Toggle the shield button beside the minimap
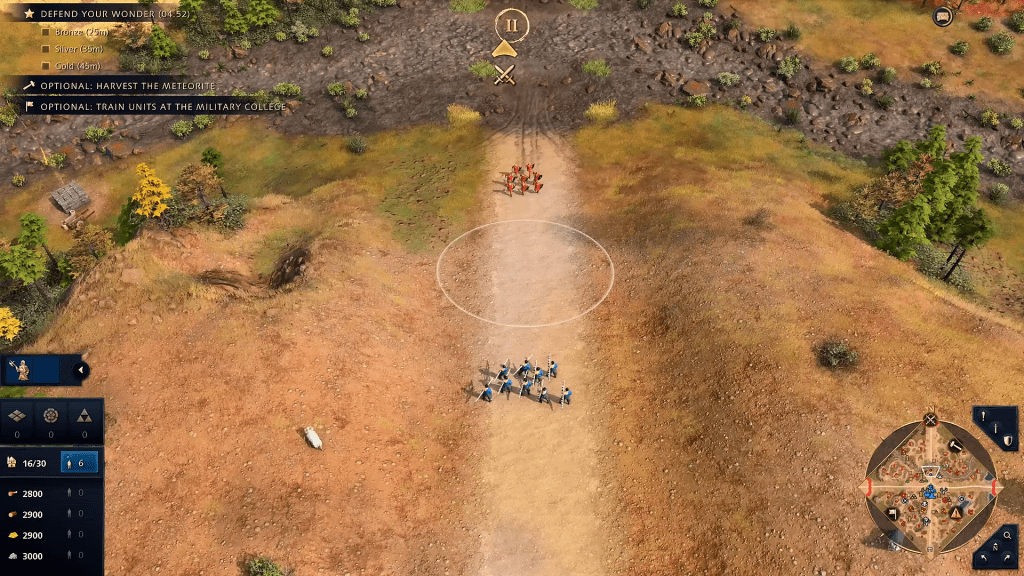Image resolution: width=1024 pixels, height=576 pixels. point(1007,440)
